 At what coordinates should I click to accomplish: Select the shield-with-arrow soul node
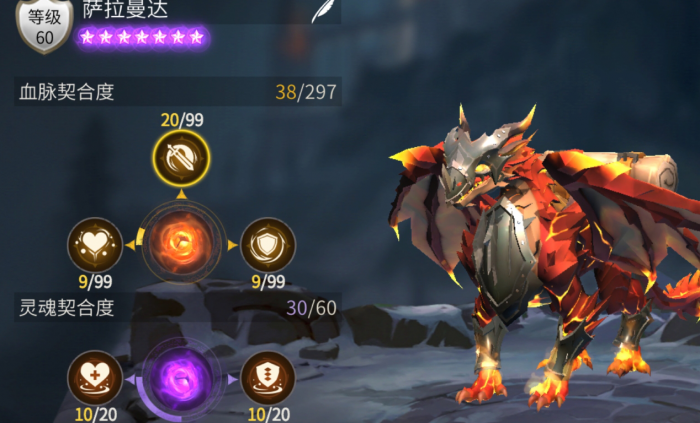click(x=268, y=379)
